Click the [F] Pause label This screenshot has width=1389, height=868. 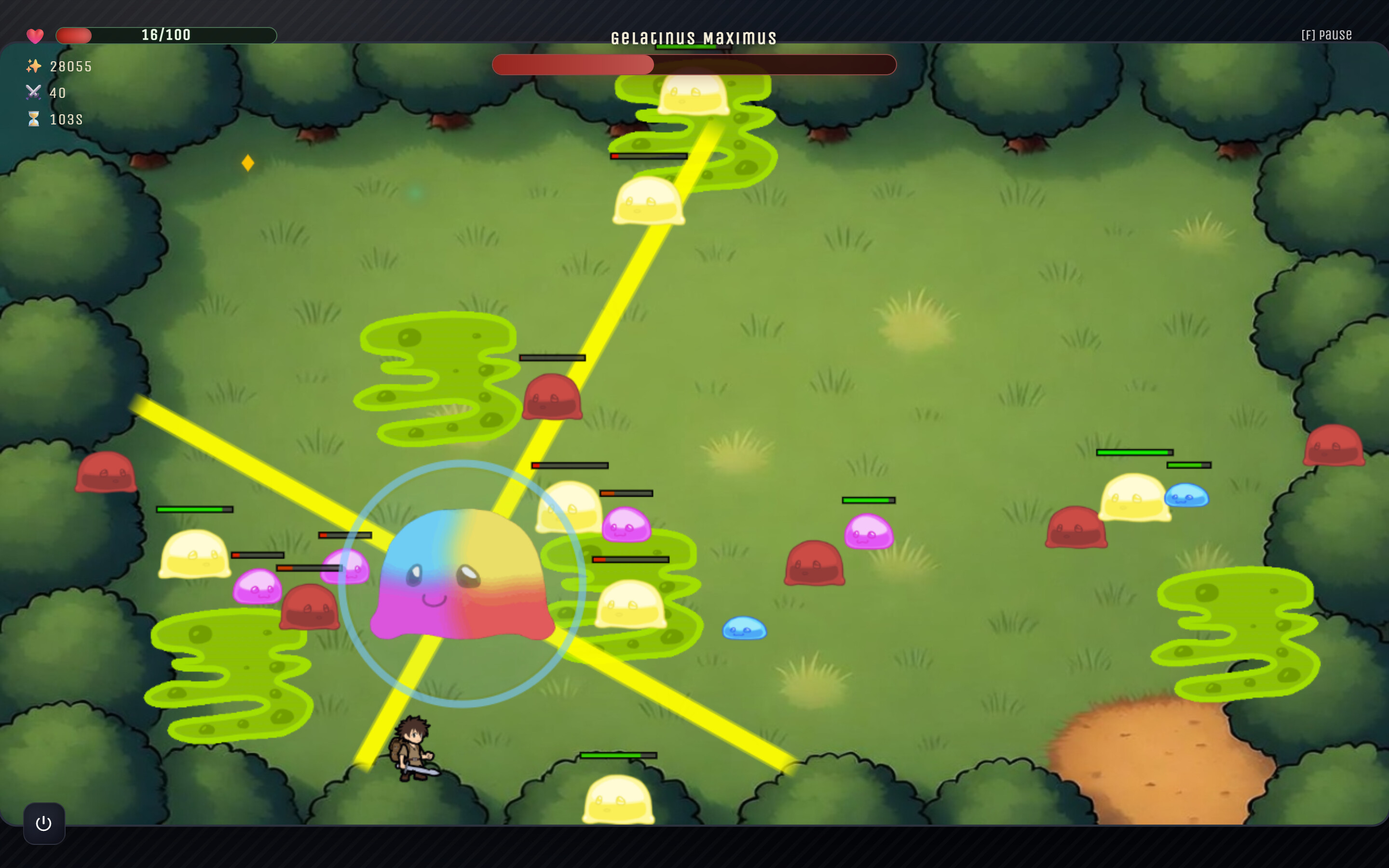(1326, 34)
